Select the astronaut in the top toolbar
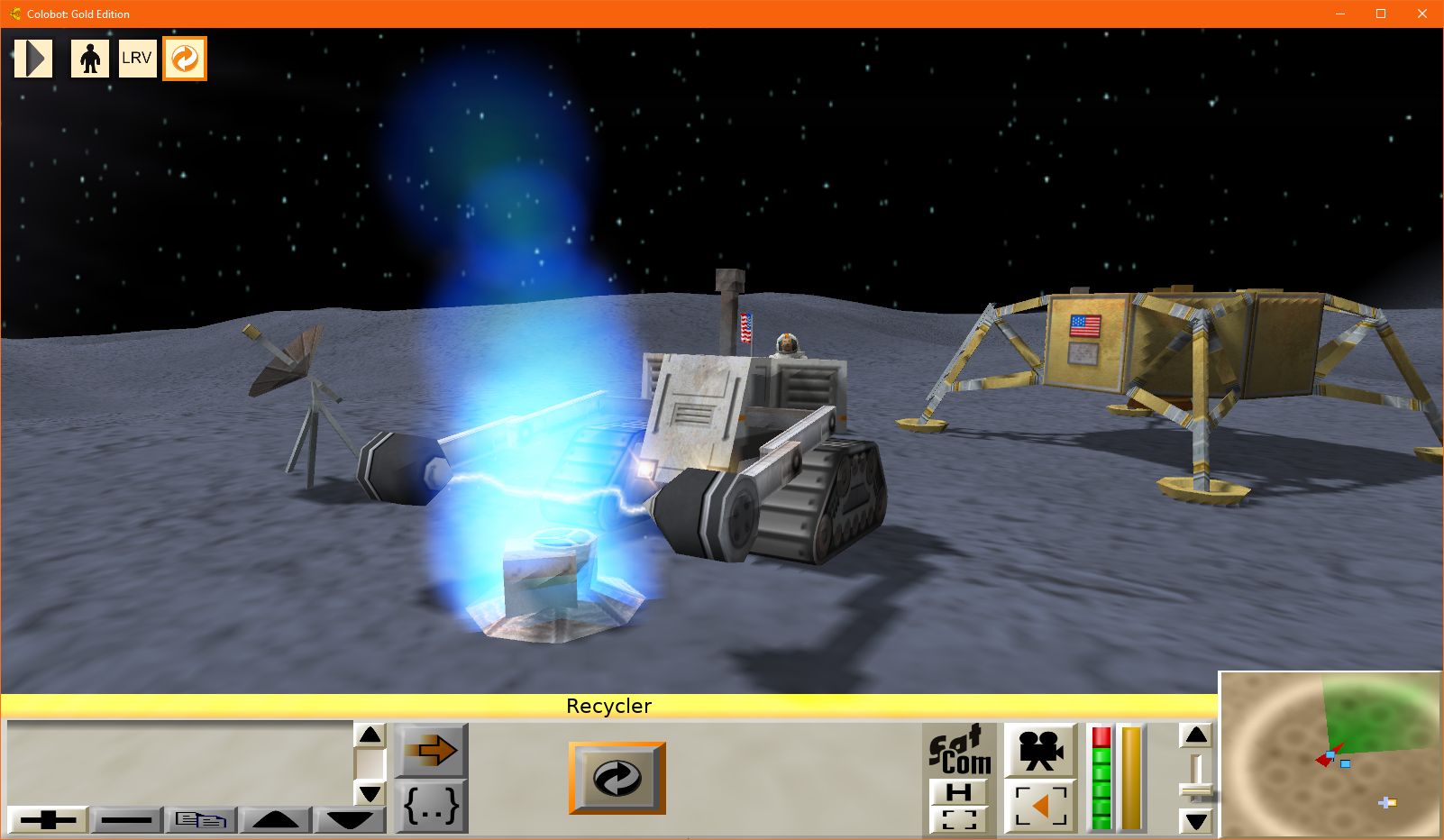Screen dimensions: 1444x840 coord(89,57)
